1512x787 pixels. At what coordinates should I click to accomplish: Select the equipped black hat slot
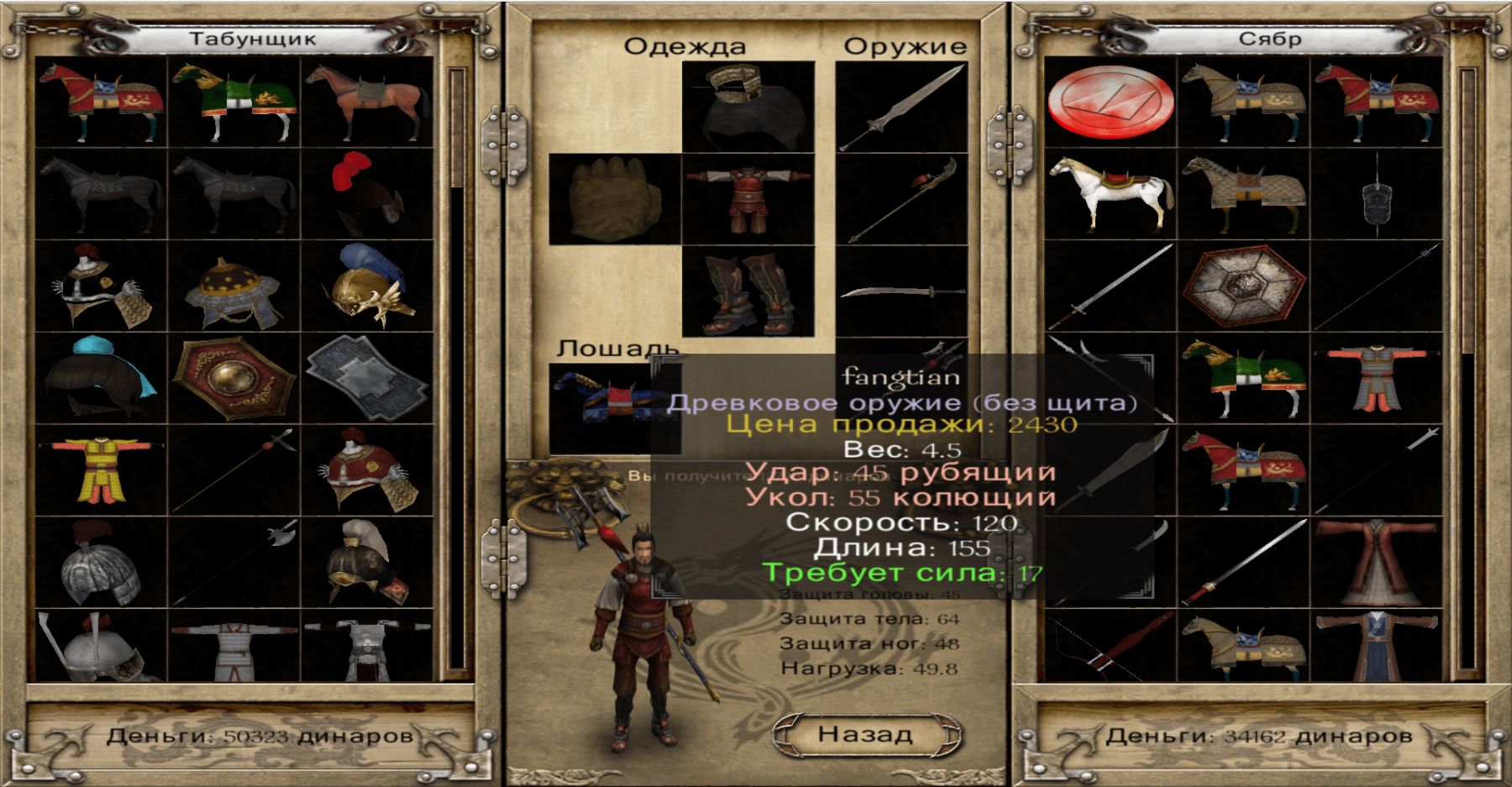click(x=748, y=107)
